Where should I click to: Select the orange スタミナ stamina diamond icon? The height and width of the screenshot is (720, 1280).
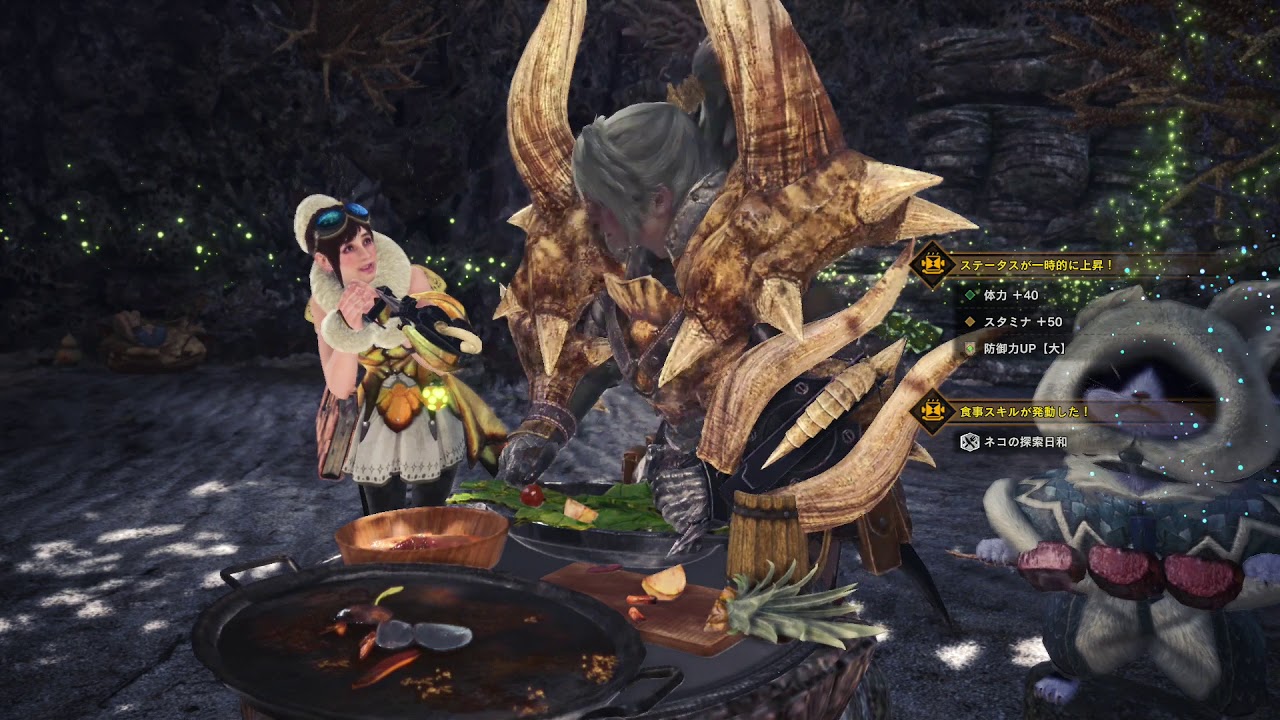point(970,321)
